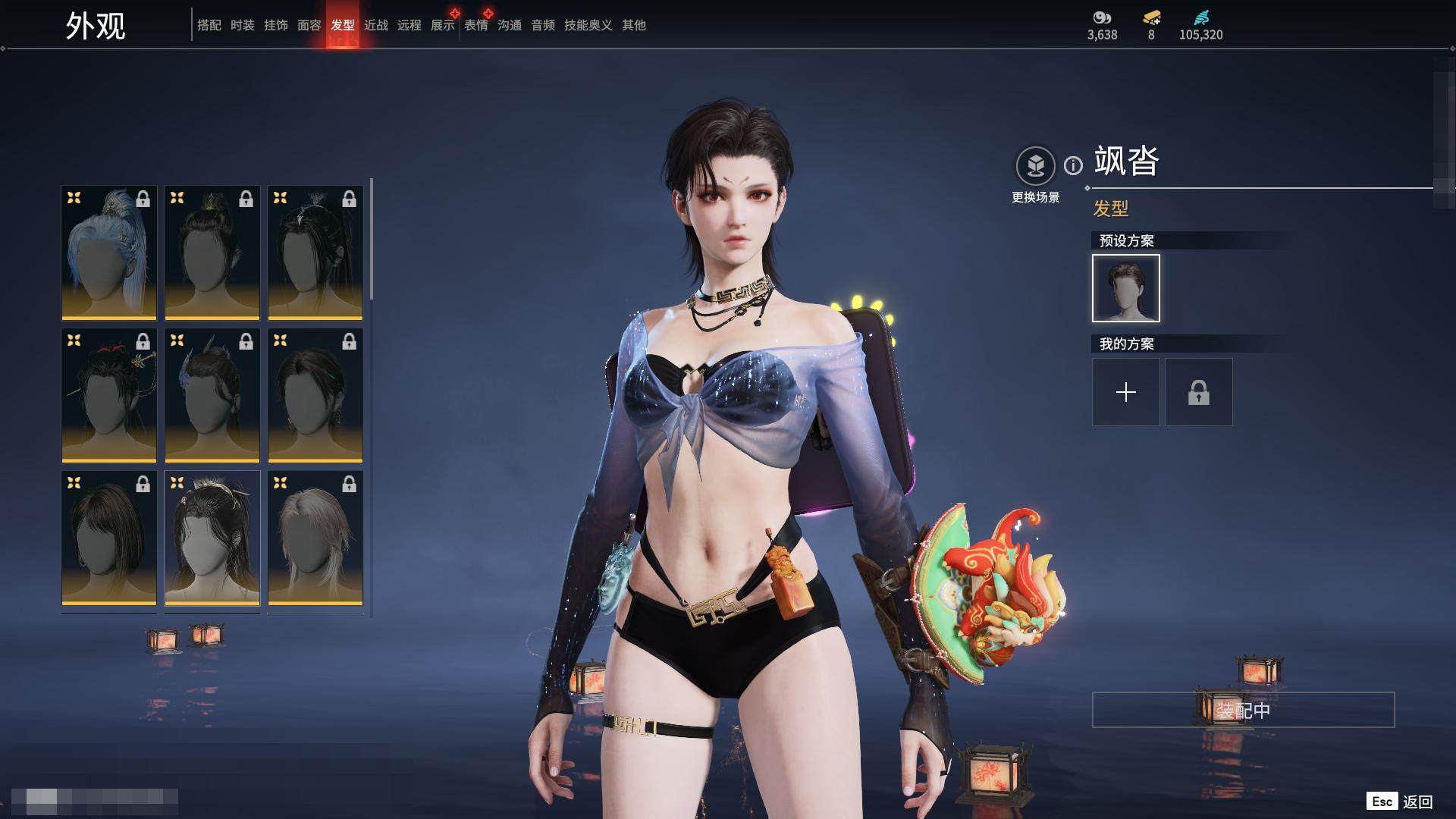Switch to the 搭配 tab
Screen dimensions: 1456x819
pyautogui.click(x=209, y=25)
